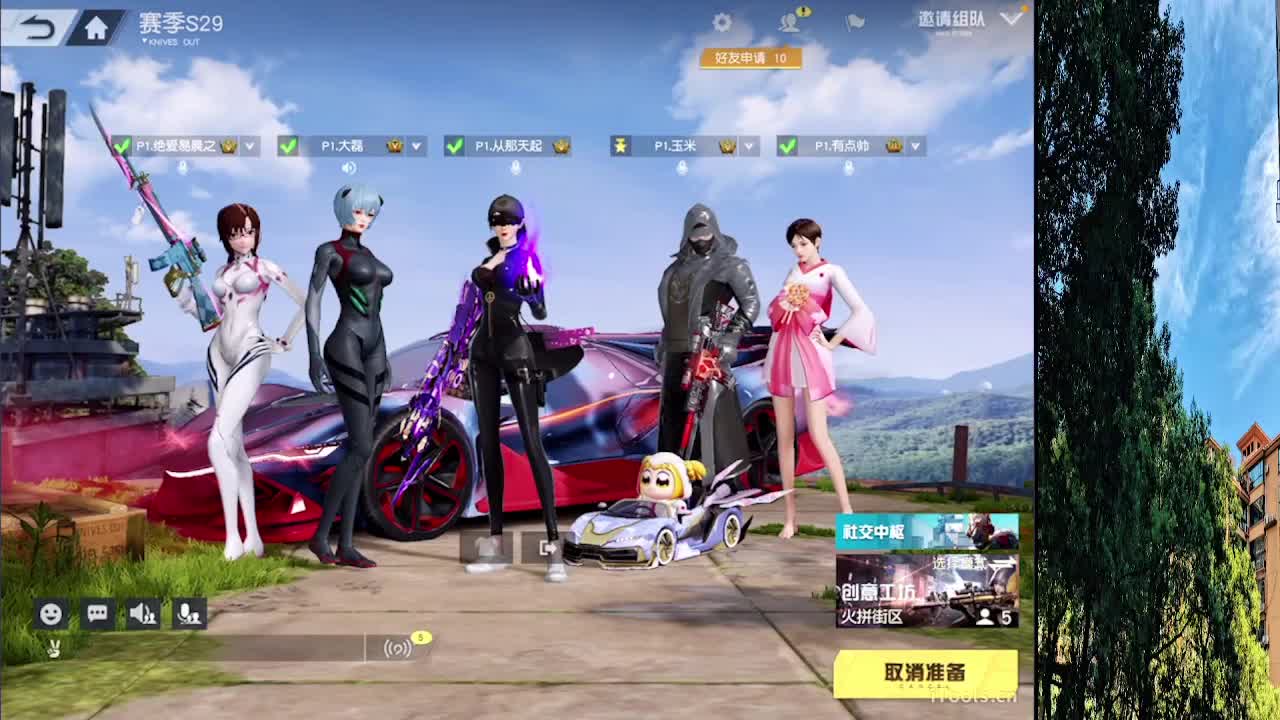Open chat via the speech bubble icon
Screen dimensions: 1280x720
click(96, 613)
